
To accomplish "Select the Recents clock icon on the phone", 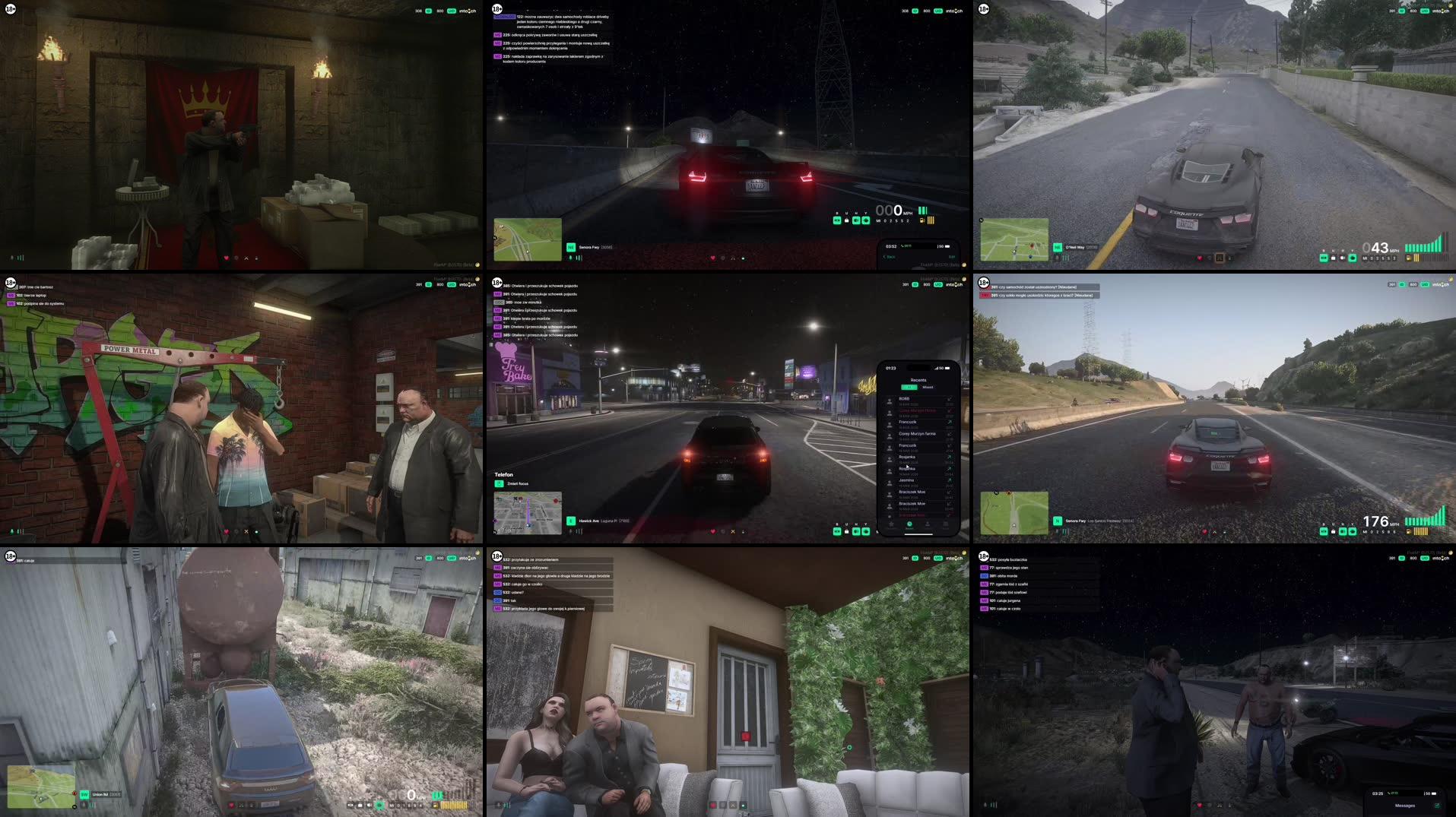I will [x=909, y=524].
